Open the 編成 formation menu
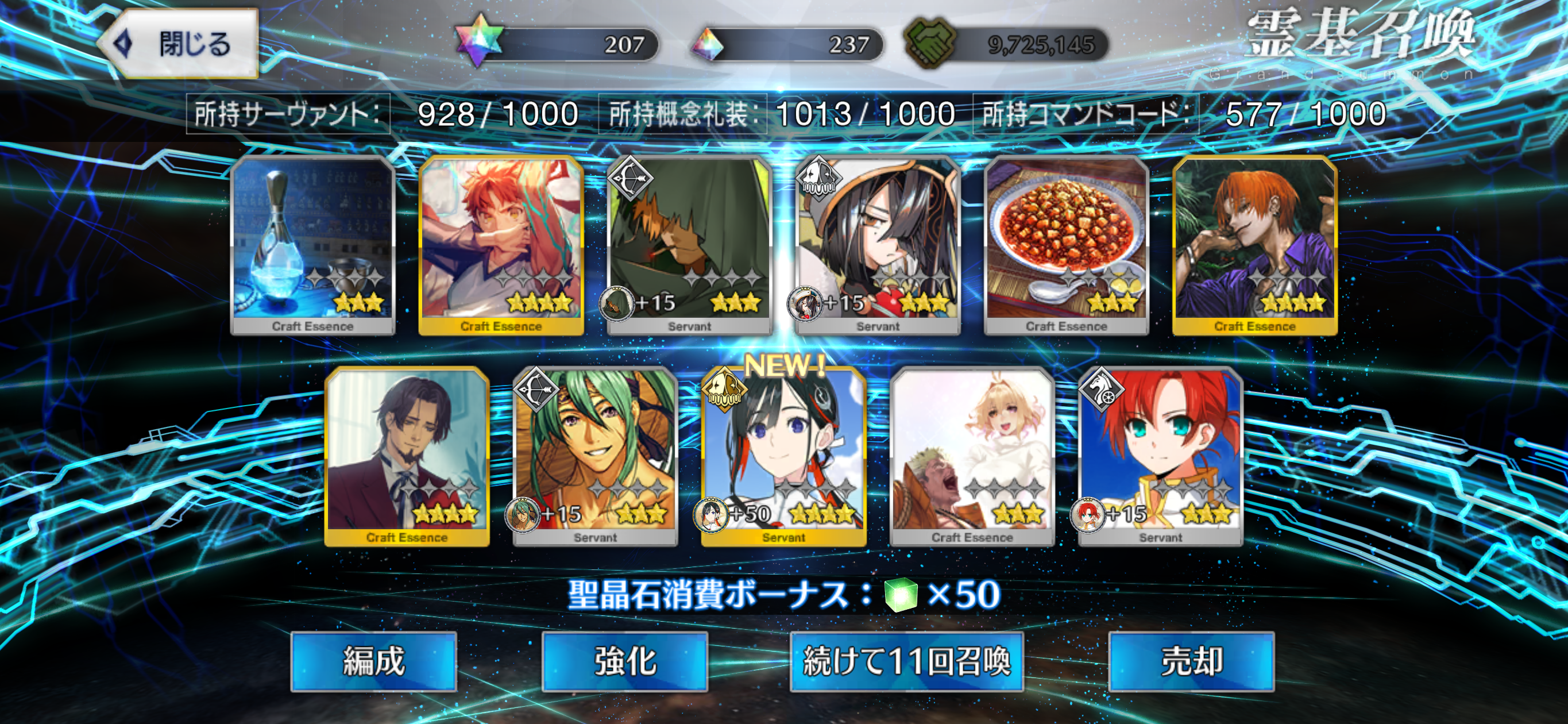 pyautogui.click(x=374, y=661)
